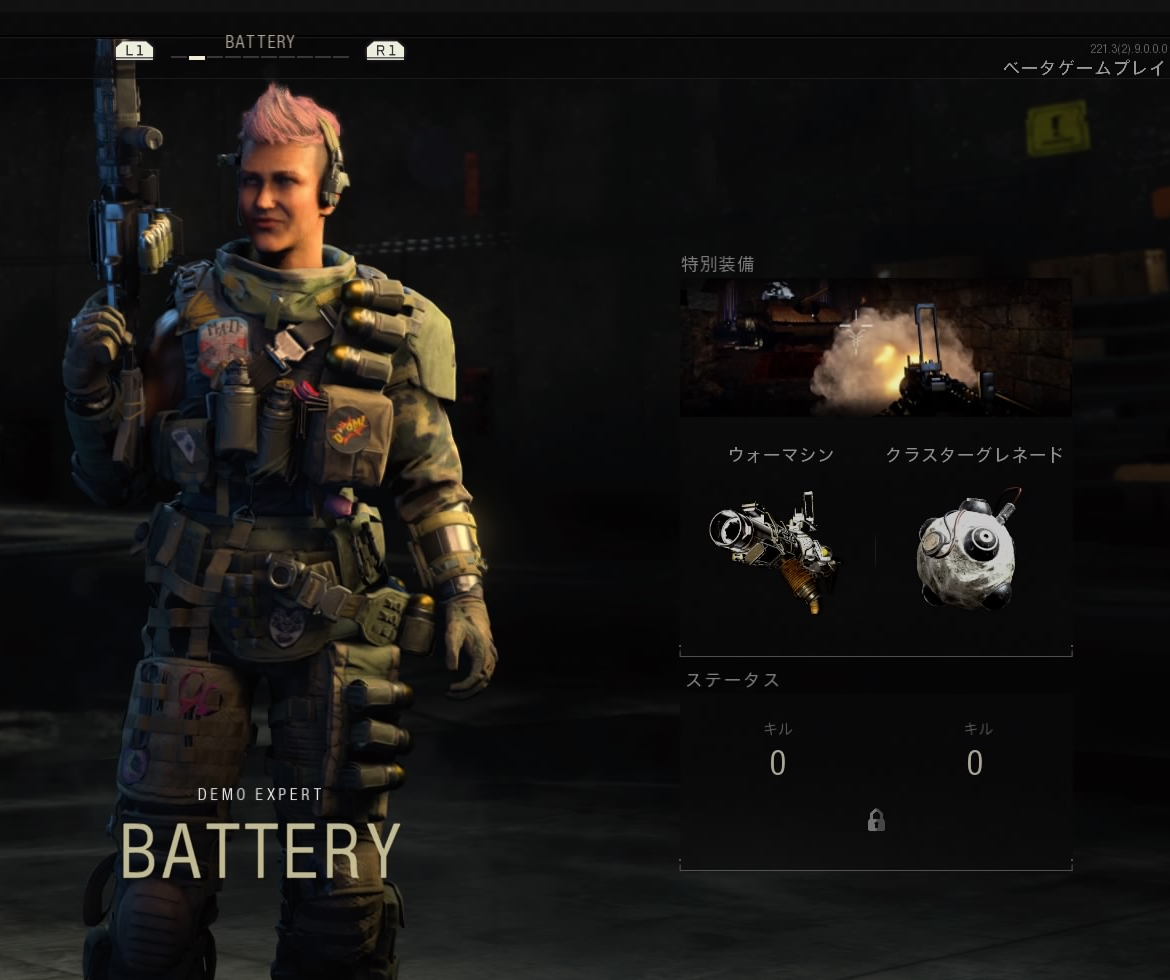The image size is (1170, 980).
Task: Select the highlighted Battery specialist tab marker
Action: (197, 58)
